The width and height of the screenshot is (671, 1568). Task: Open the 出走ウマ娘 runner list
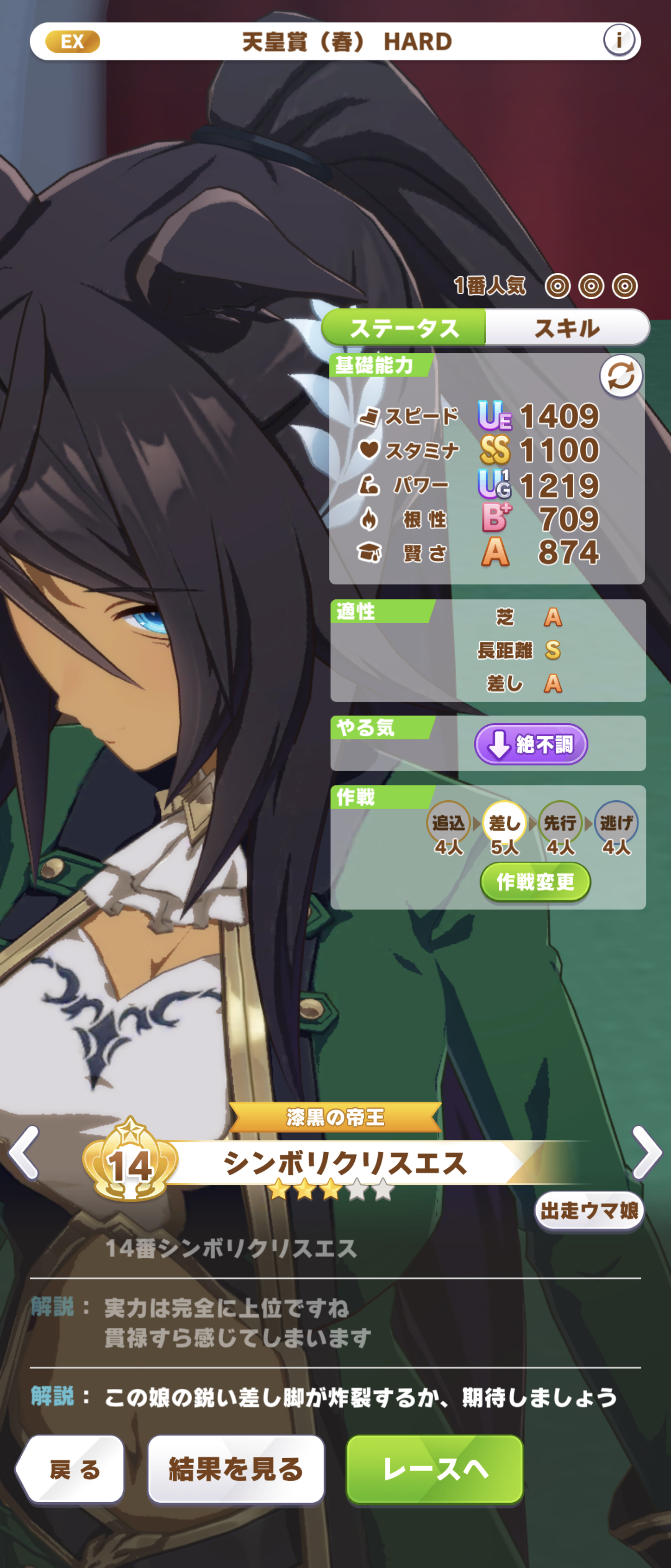588,1211
